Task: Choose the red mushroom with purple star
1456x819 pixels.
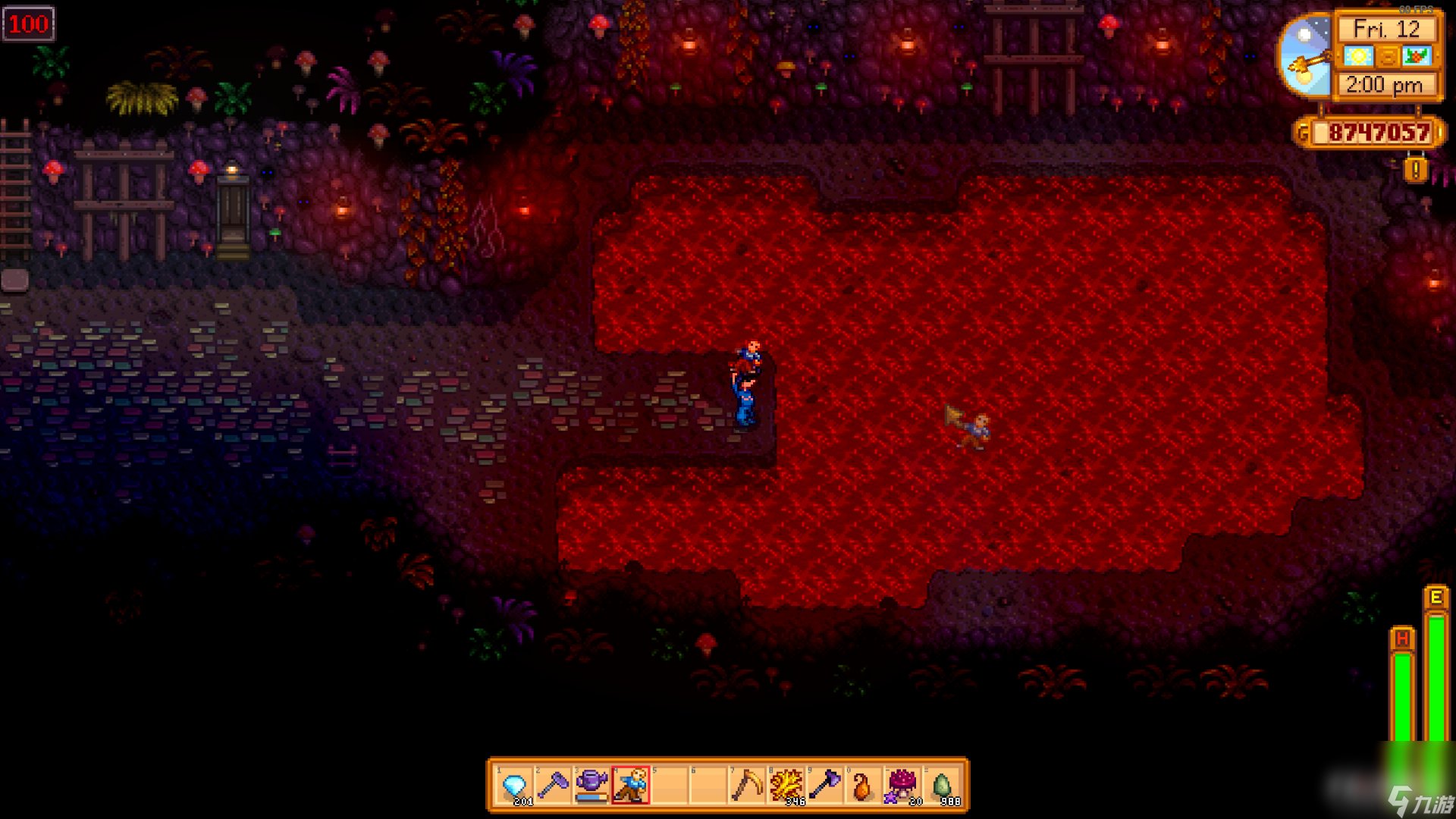Action: (x=902, y=786)
